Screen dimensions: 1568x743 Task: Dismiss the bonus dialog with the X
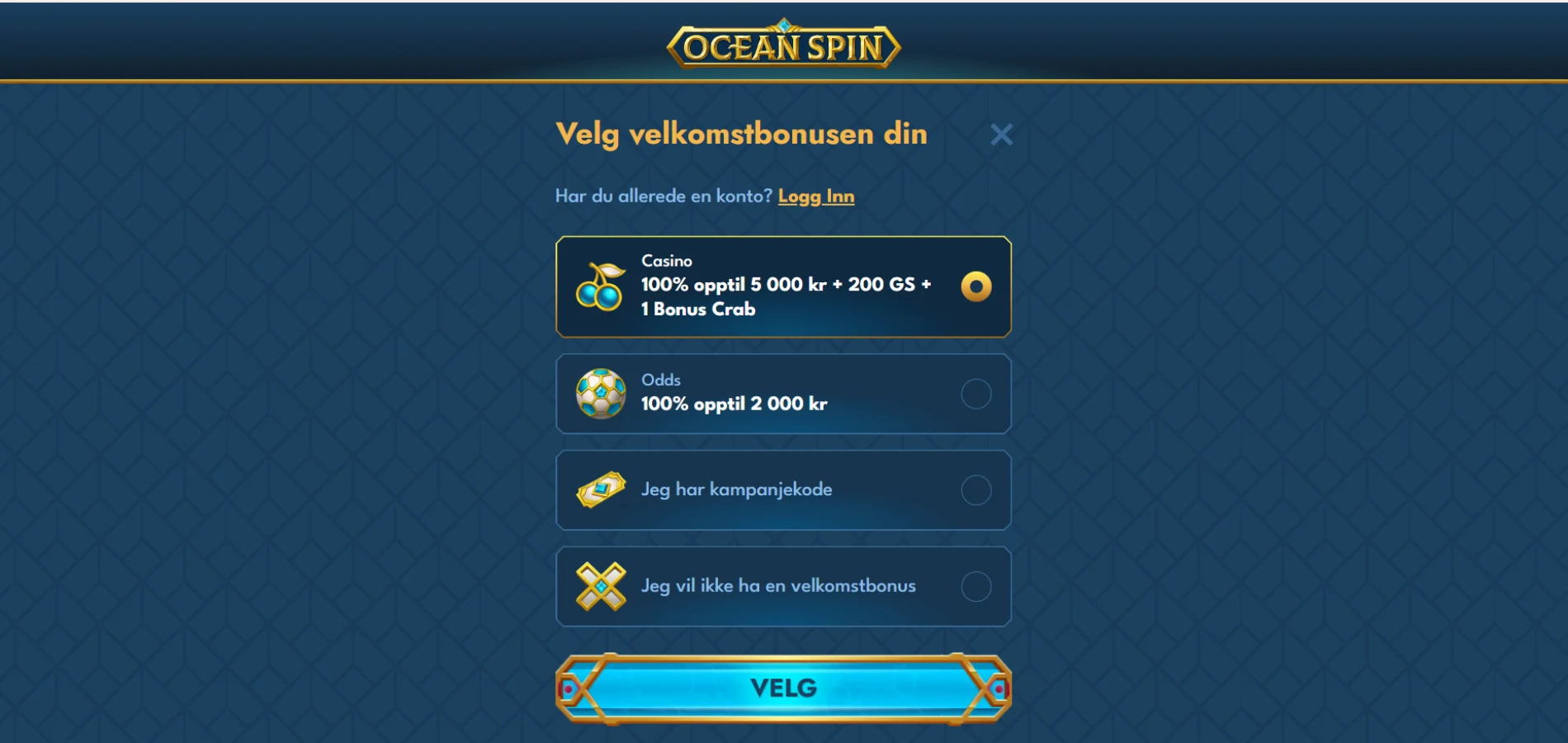coord(1001,133)
